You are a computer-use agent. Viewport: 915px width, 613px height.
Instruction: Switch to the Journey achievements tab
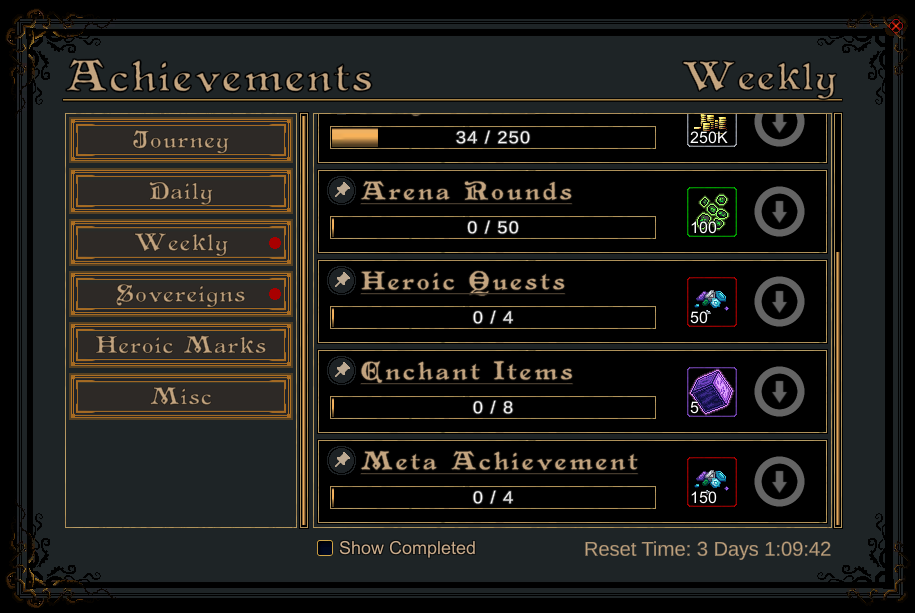(181, 141)
